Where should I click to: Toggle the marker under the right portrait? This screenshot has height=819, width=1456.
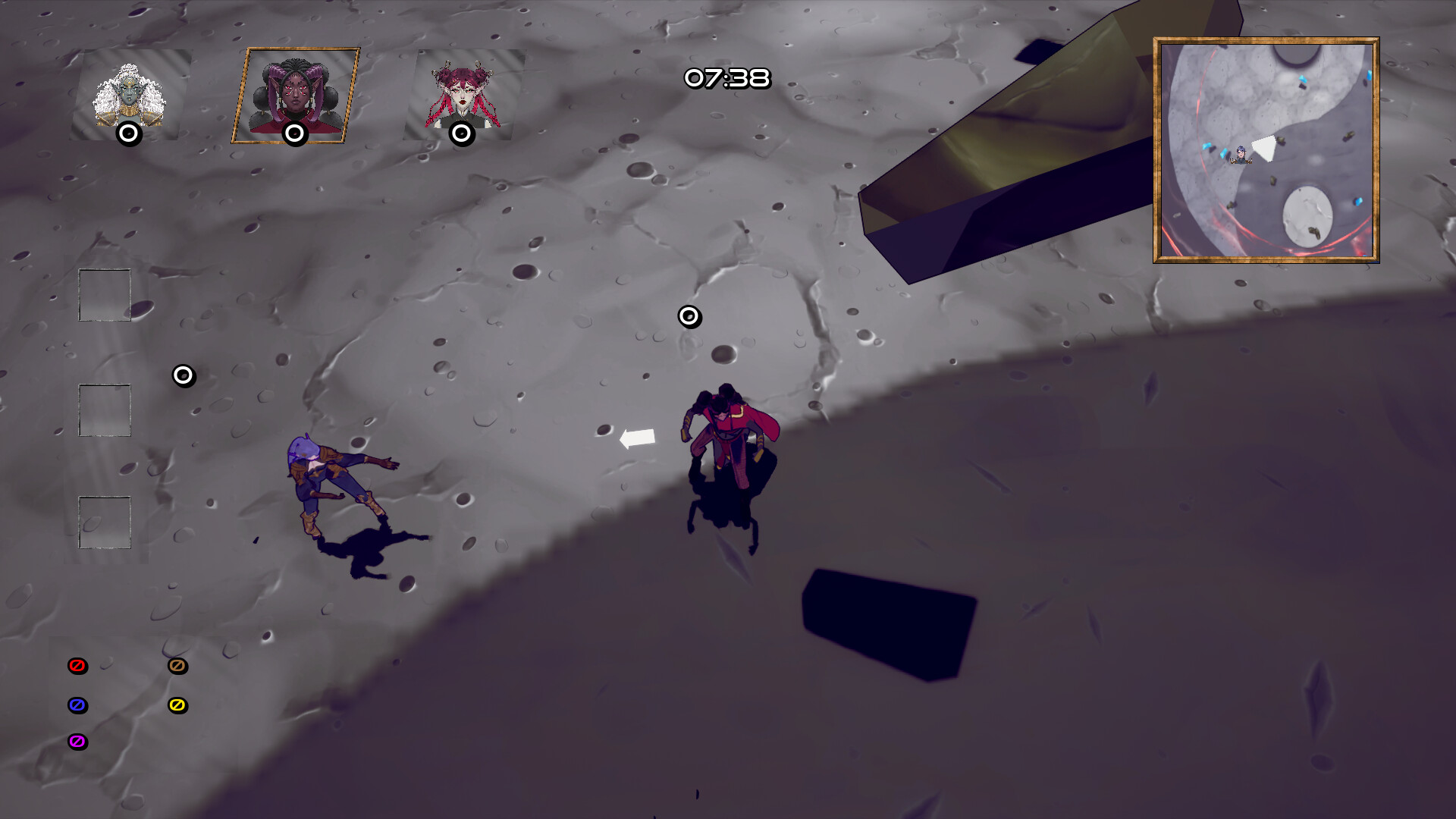(x=461, y=134)
